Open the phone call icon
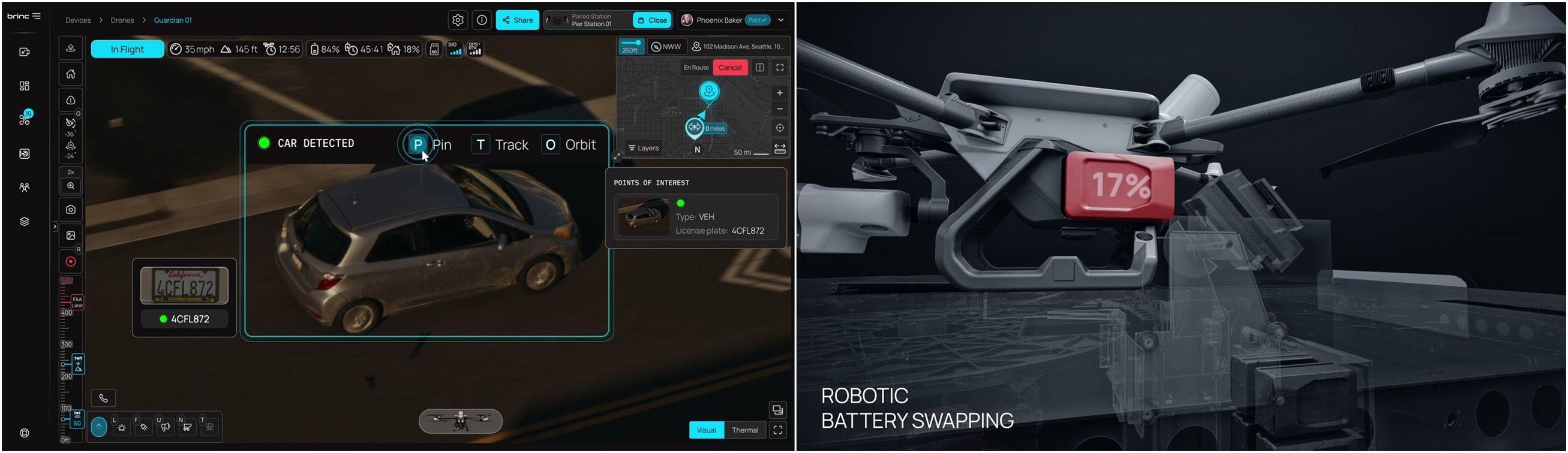 click(104, 398)
